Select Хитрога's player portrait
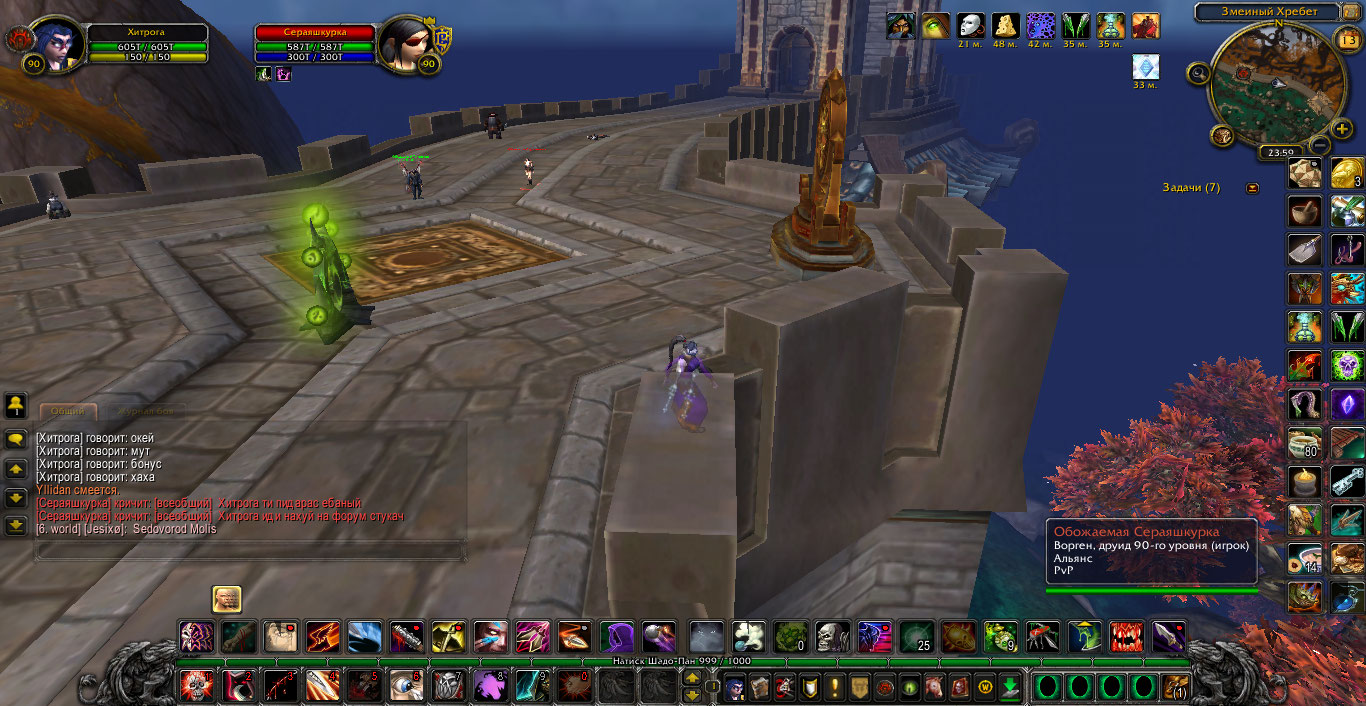The width and height of the screenshot is (1366, 706). click(57, 45)
